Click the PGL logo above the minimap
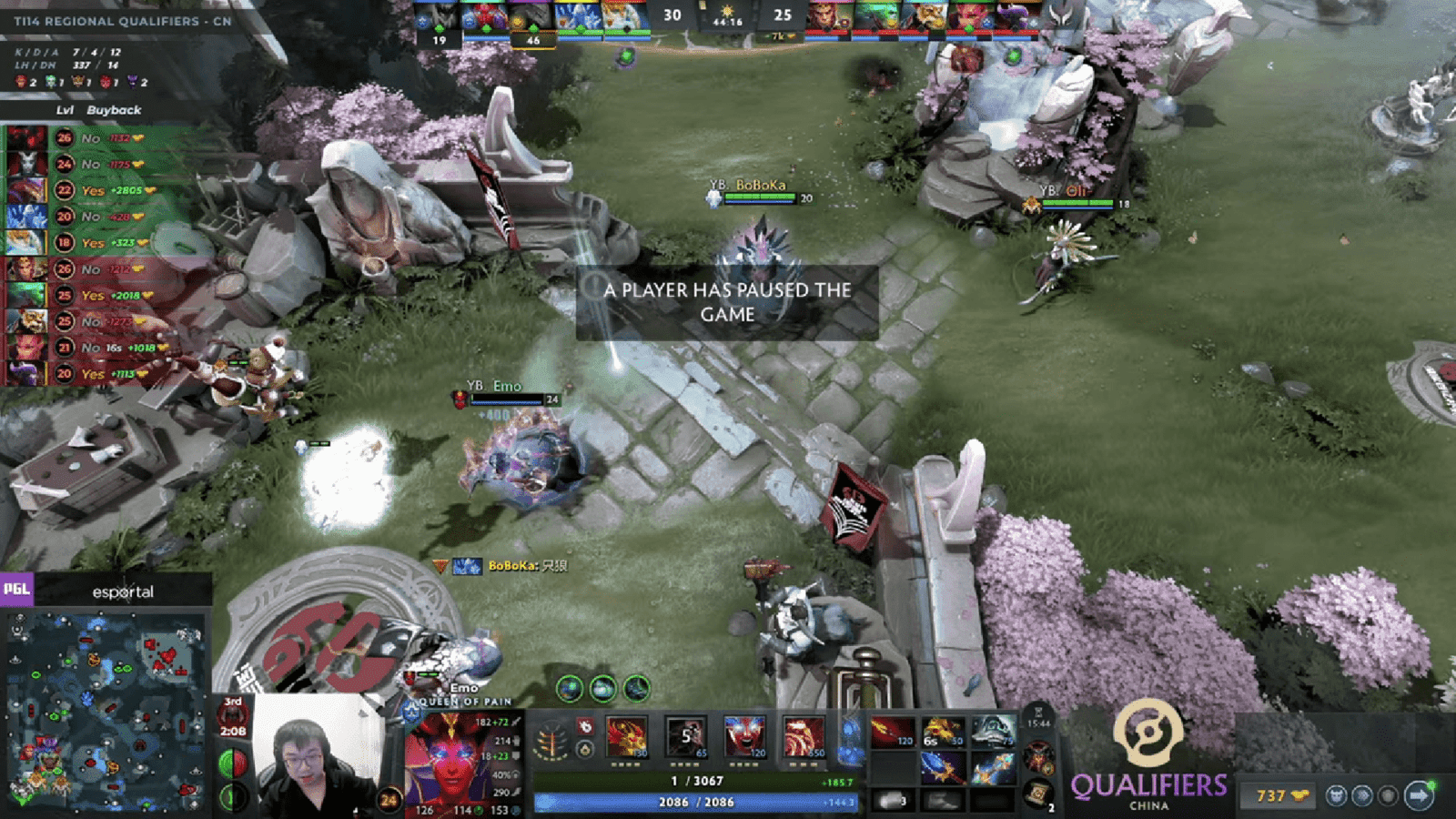Image resolution: width=1456 pixels, height=819 pixels. click(x=17, y=590)
